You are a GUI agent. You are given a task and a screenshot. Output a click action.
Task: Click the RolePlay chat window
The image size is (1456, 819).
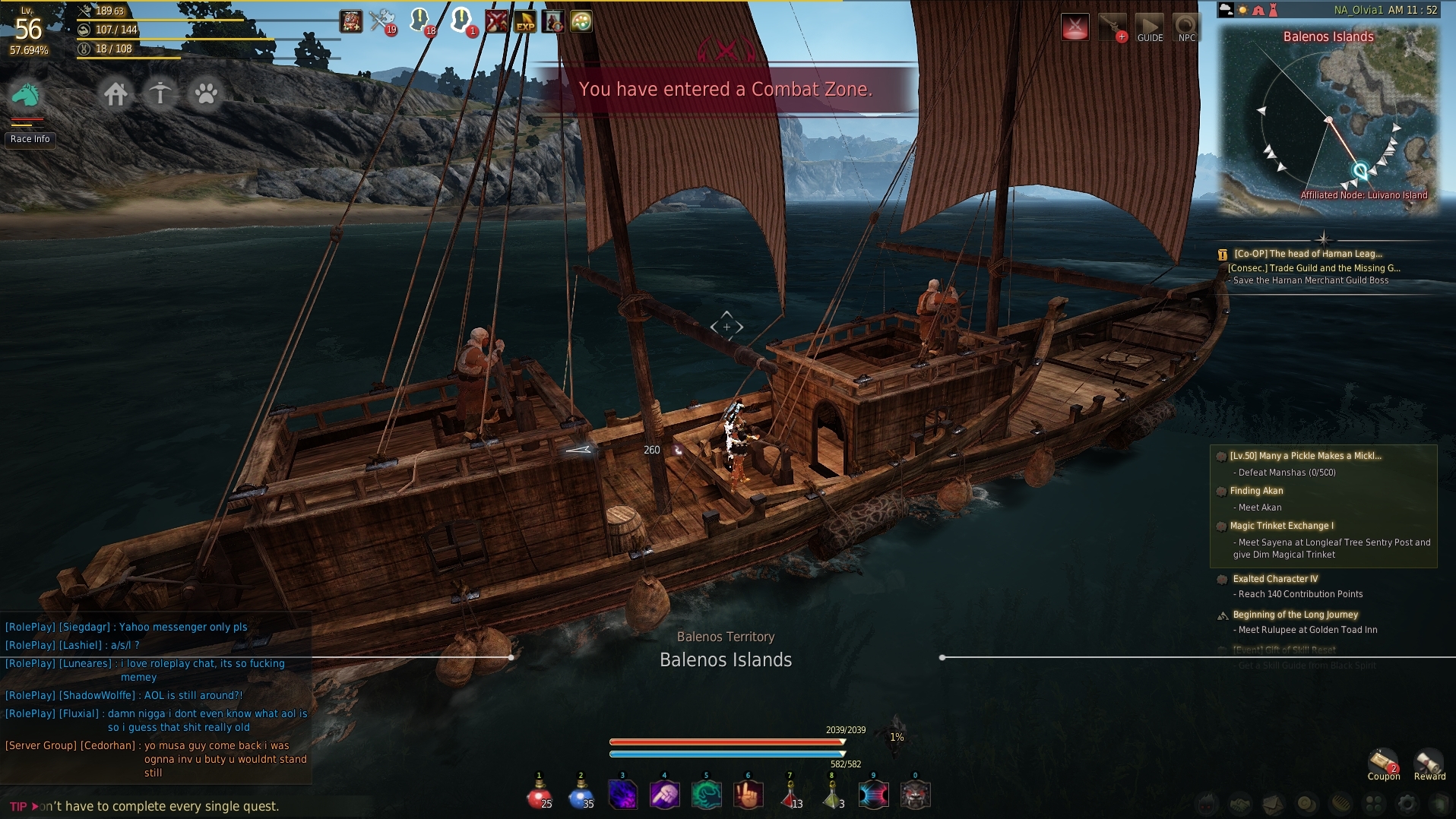click(156, 695)
